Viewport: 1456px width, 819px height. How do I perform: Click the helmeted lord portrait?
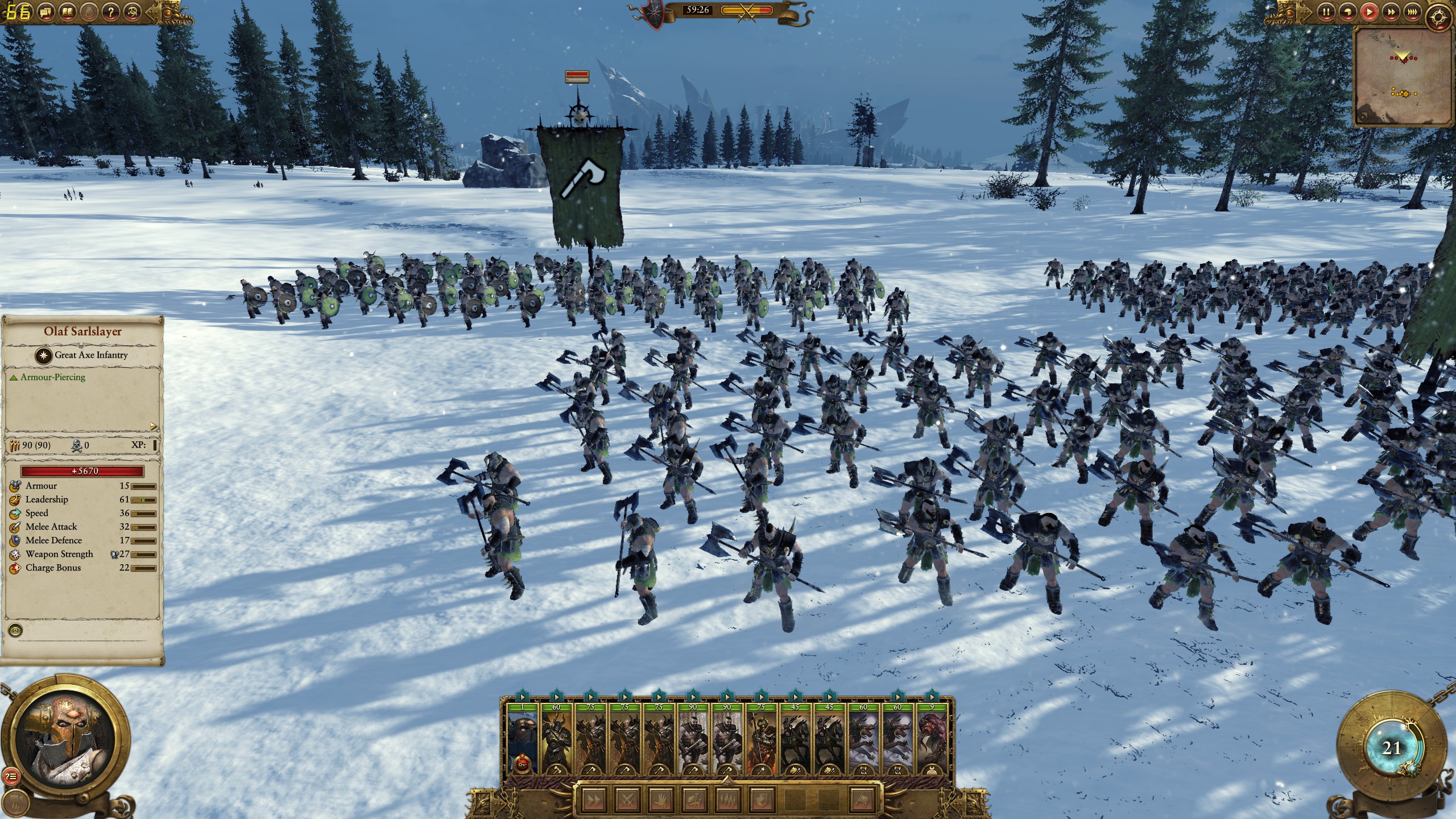[x=67, y=733]
